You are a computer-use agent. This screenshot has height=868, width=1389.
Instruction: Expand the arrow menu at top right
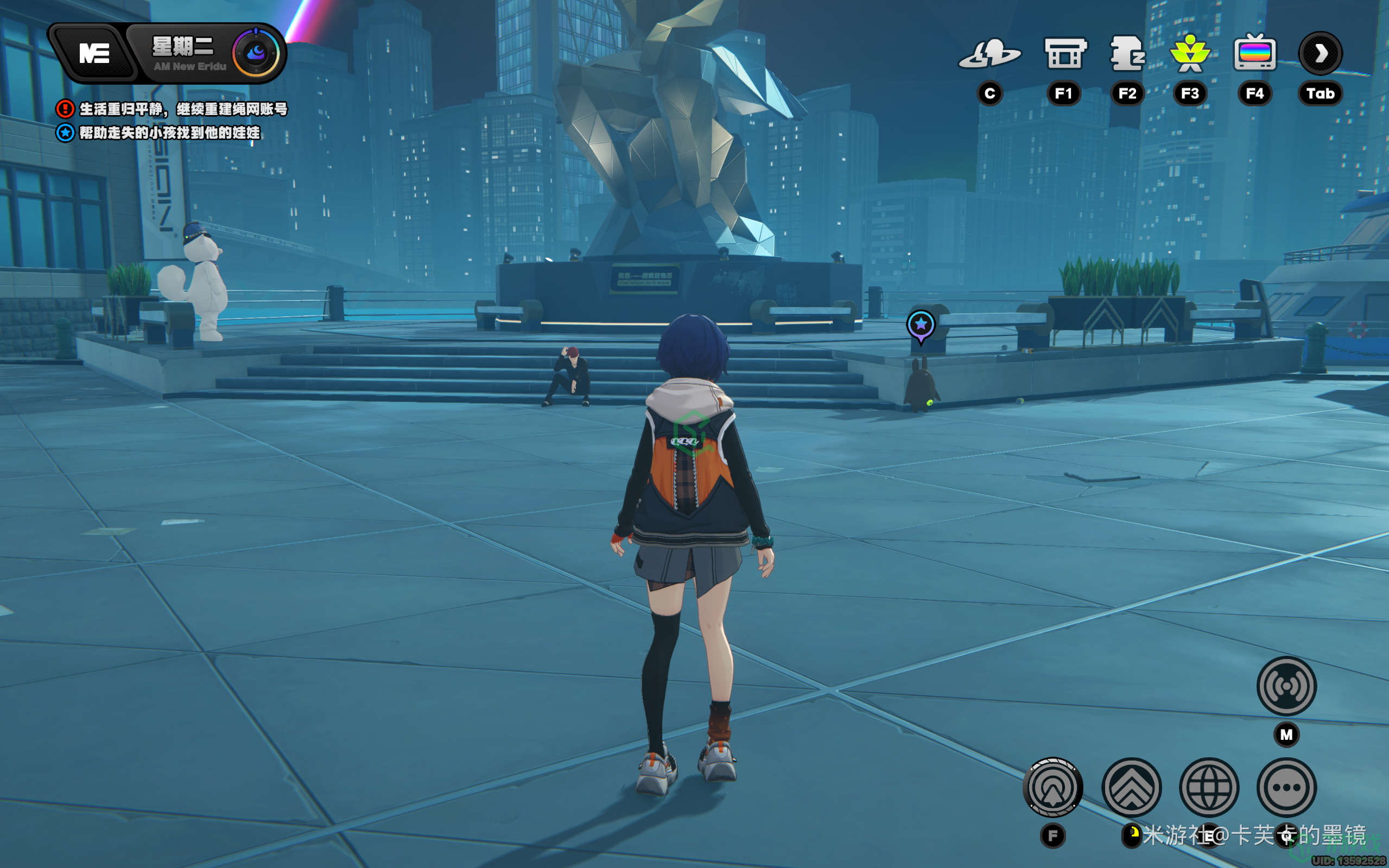coord(1320,53)
